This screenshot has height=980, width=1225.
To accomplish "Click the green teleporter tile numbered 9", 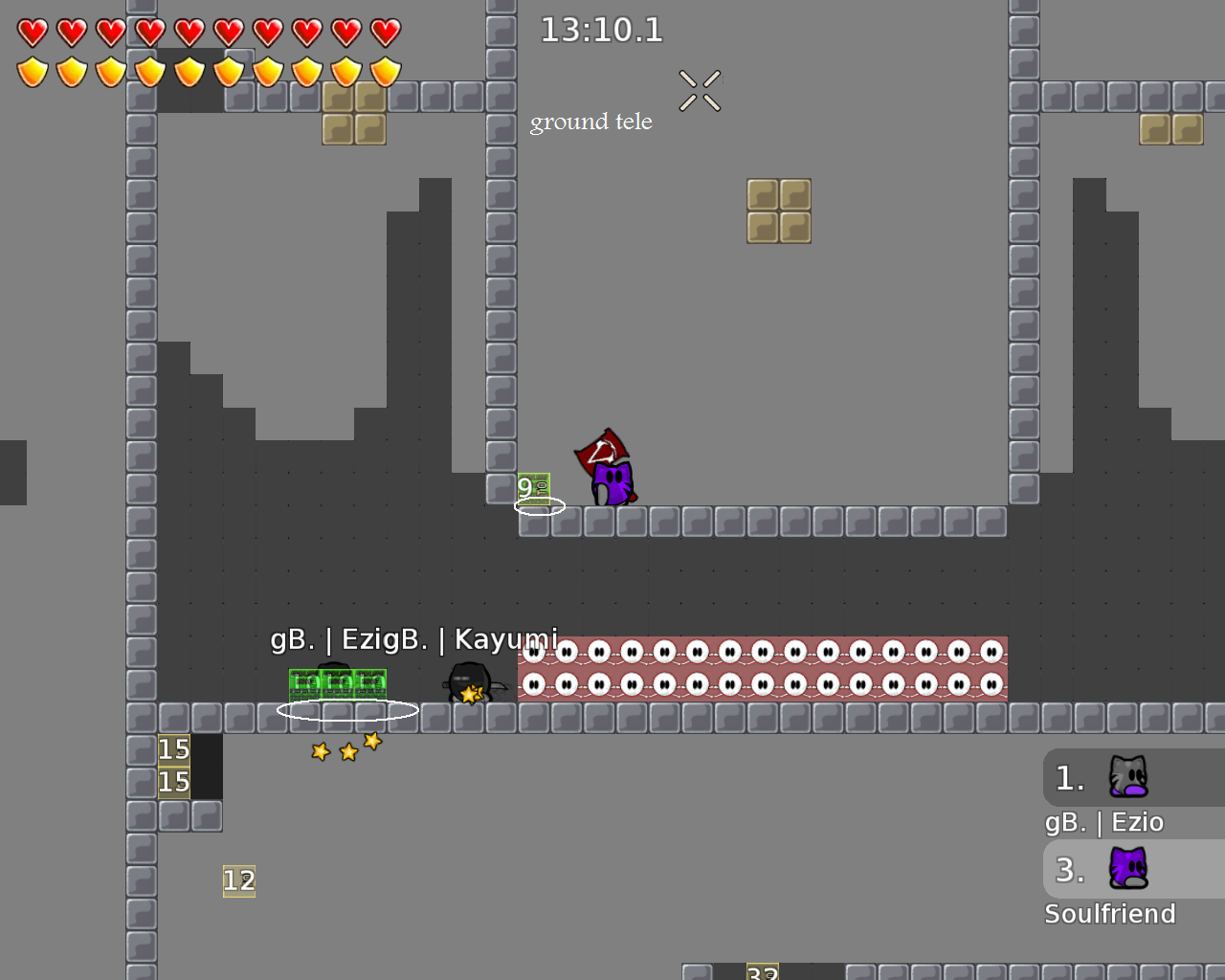I will tap(533, 488).
